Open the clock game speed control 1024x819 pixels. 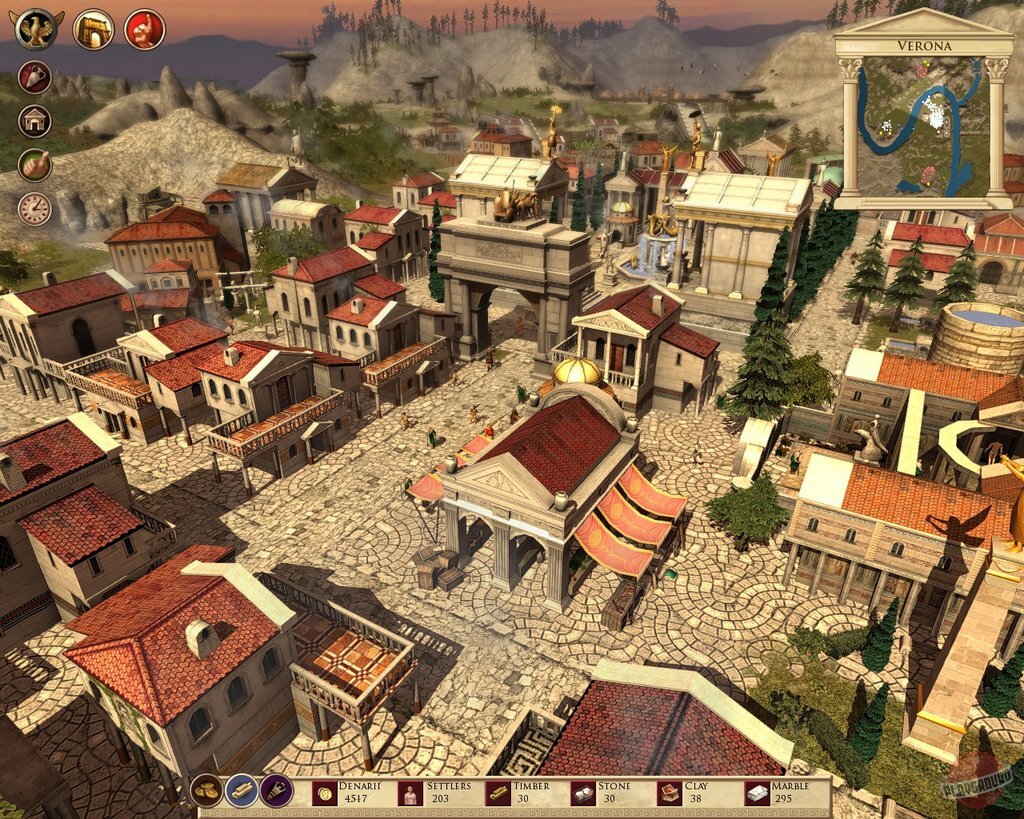coord(35,209)
